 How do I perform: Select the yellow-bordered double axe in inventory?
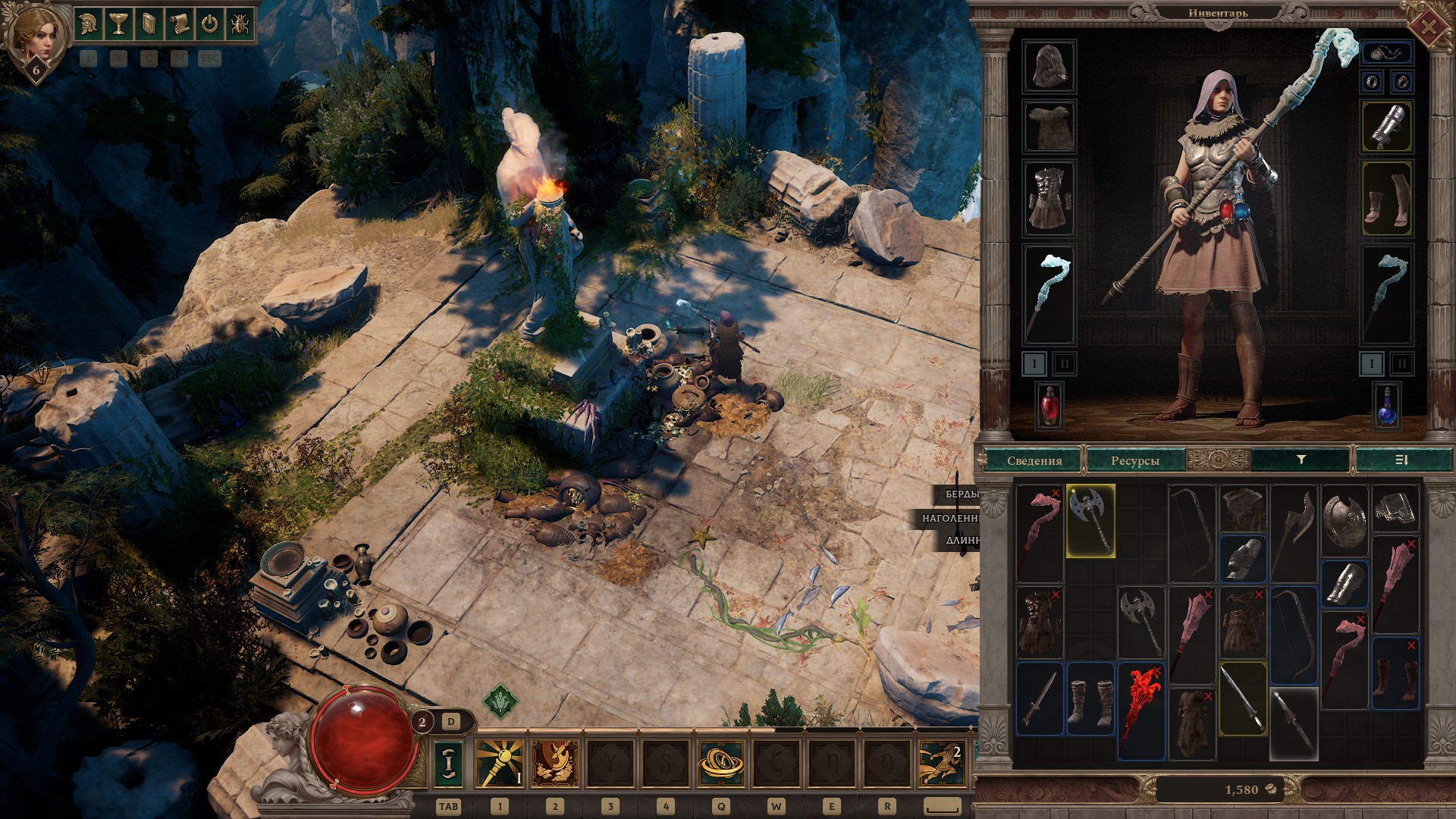1090,521
